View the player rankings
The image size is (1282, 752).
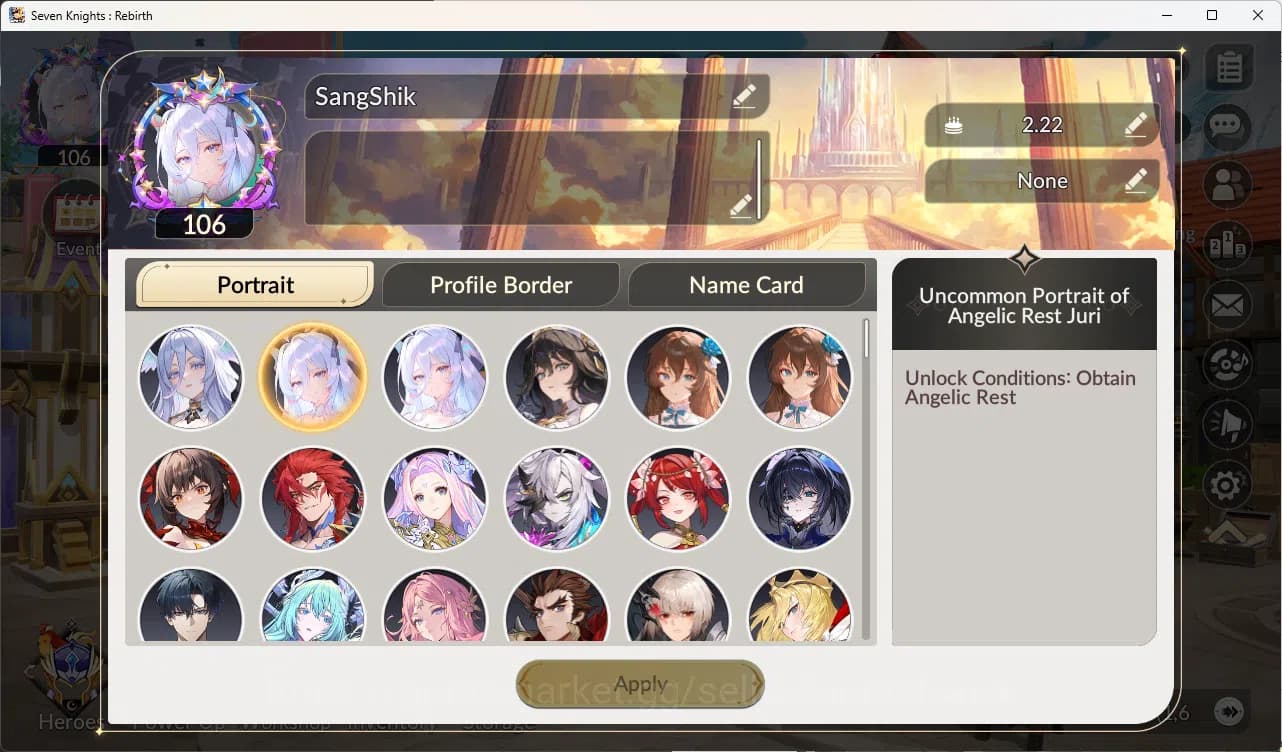click(1228, 243)
